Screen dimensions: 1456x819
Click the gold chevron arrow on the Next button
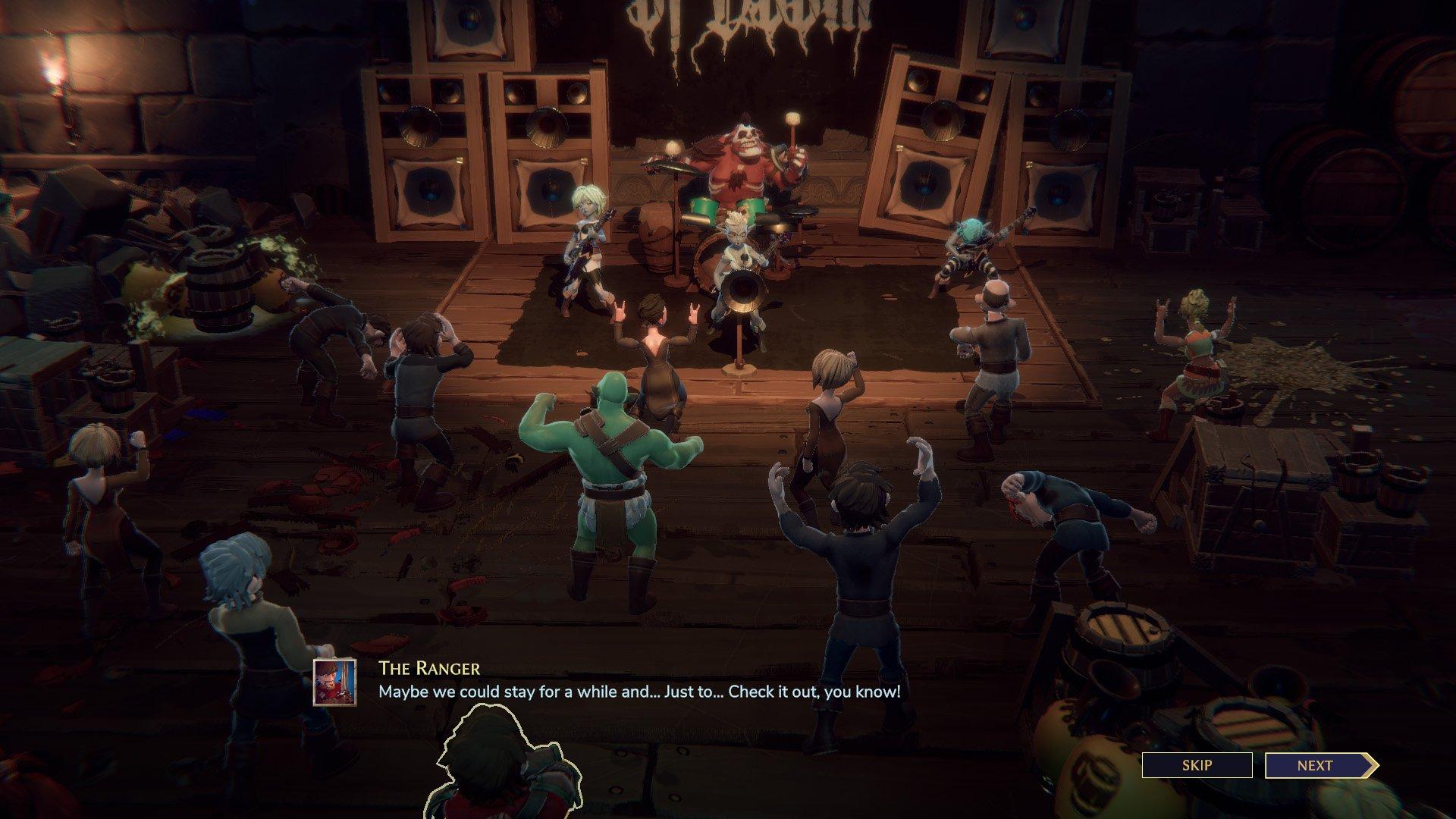coord(1371,766)
